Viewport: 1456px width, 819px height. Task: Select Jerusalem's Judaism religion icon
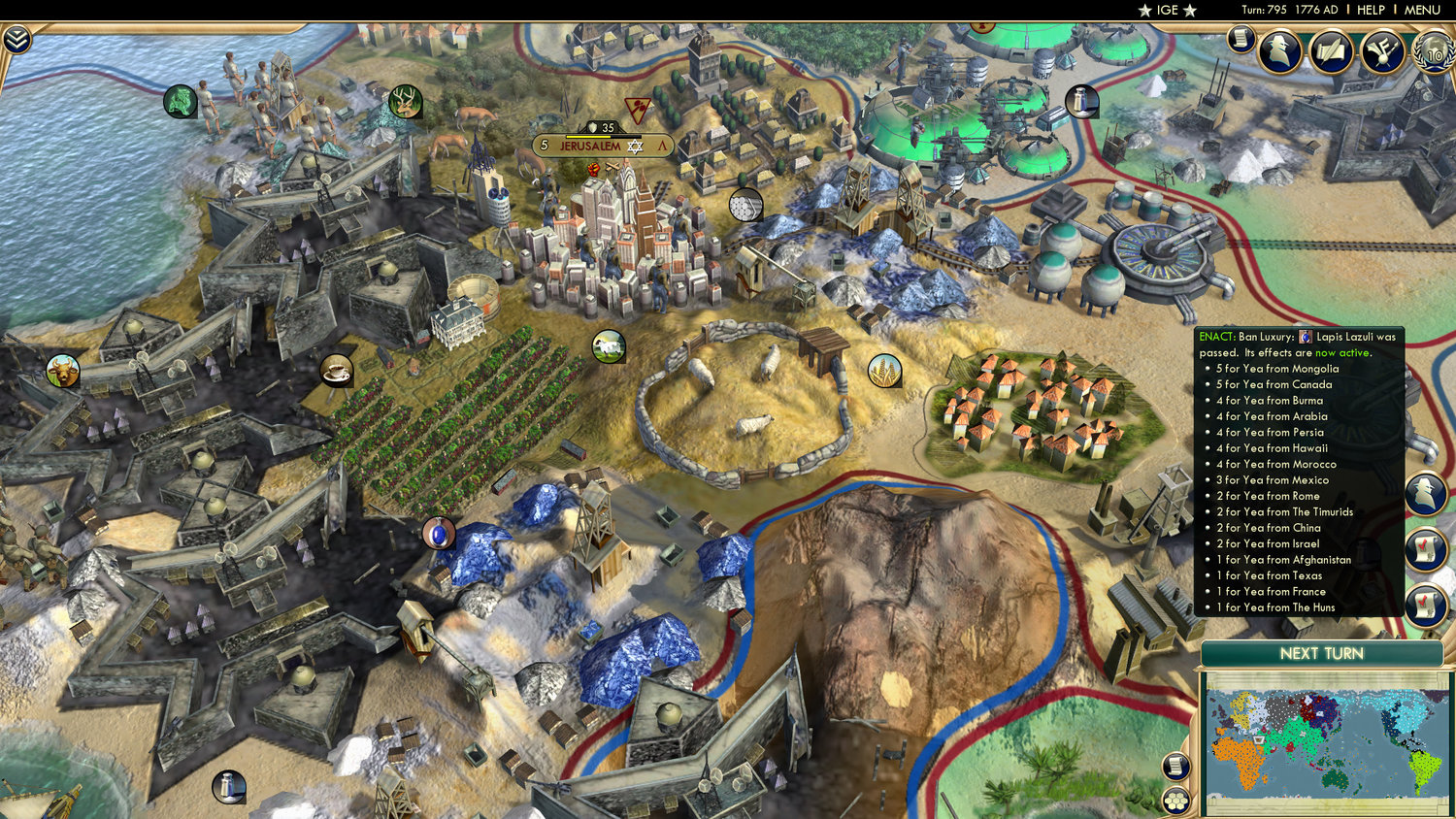(635, 147)
